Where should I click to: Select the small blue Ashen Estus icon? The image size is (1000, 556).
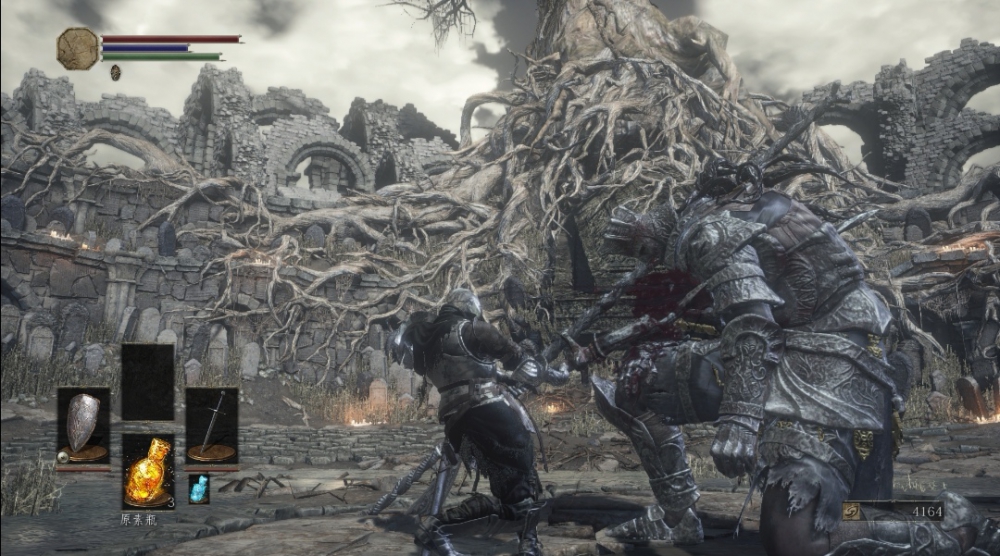pyautogui.click(x=199, y=489)
